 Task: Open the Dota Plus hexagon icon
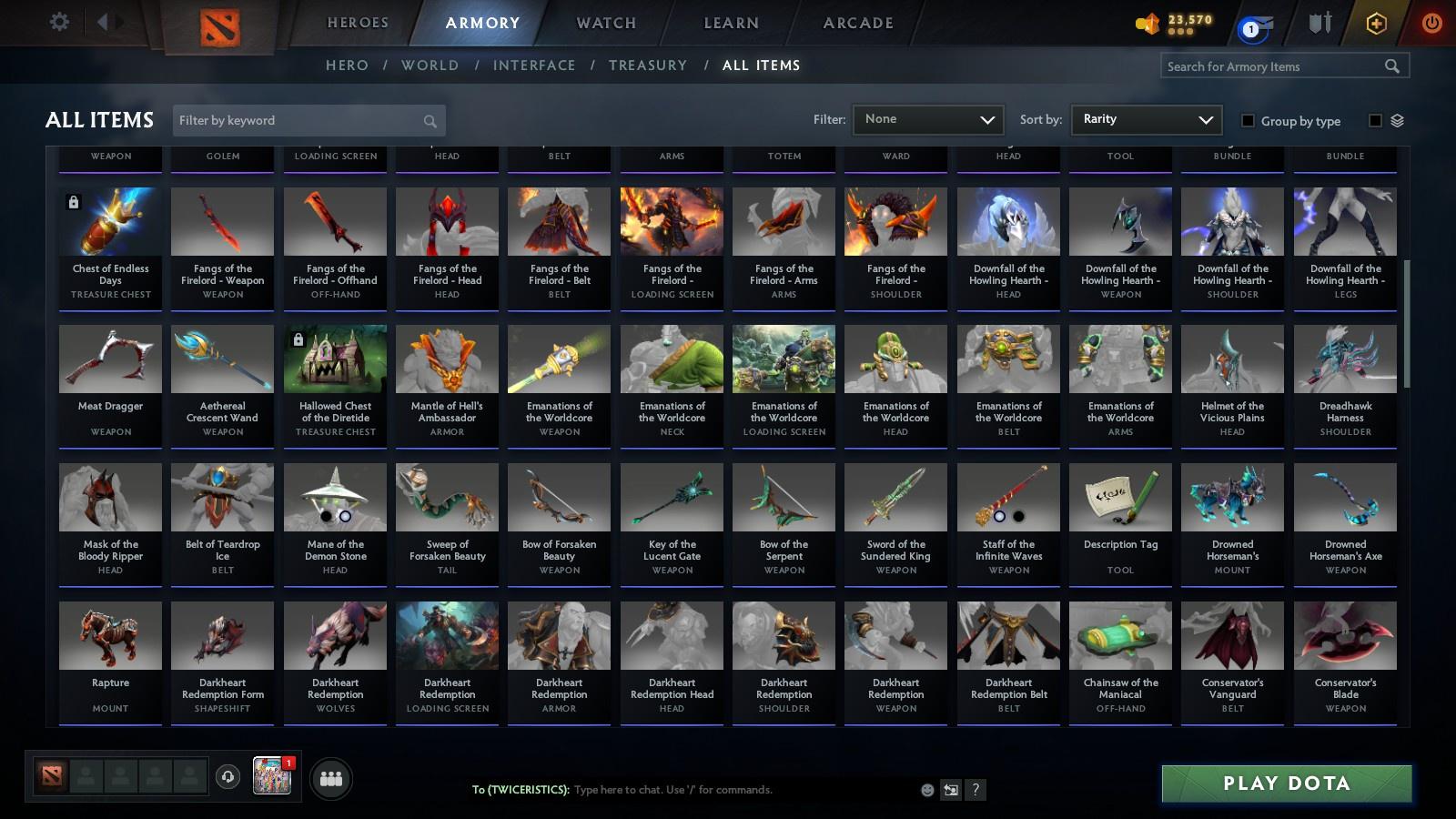(1374, 23)
